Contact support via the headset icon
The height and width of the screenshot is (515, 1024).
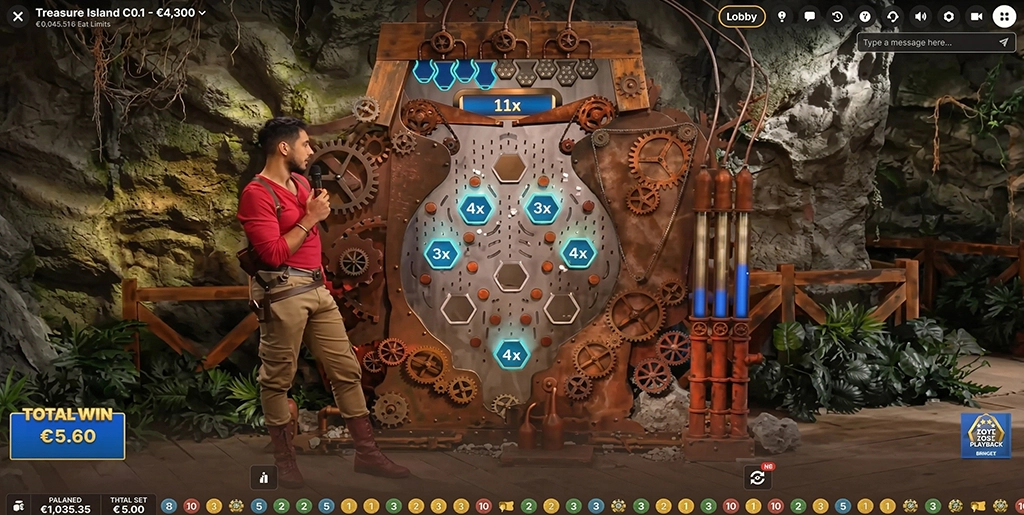coord(893,16)
